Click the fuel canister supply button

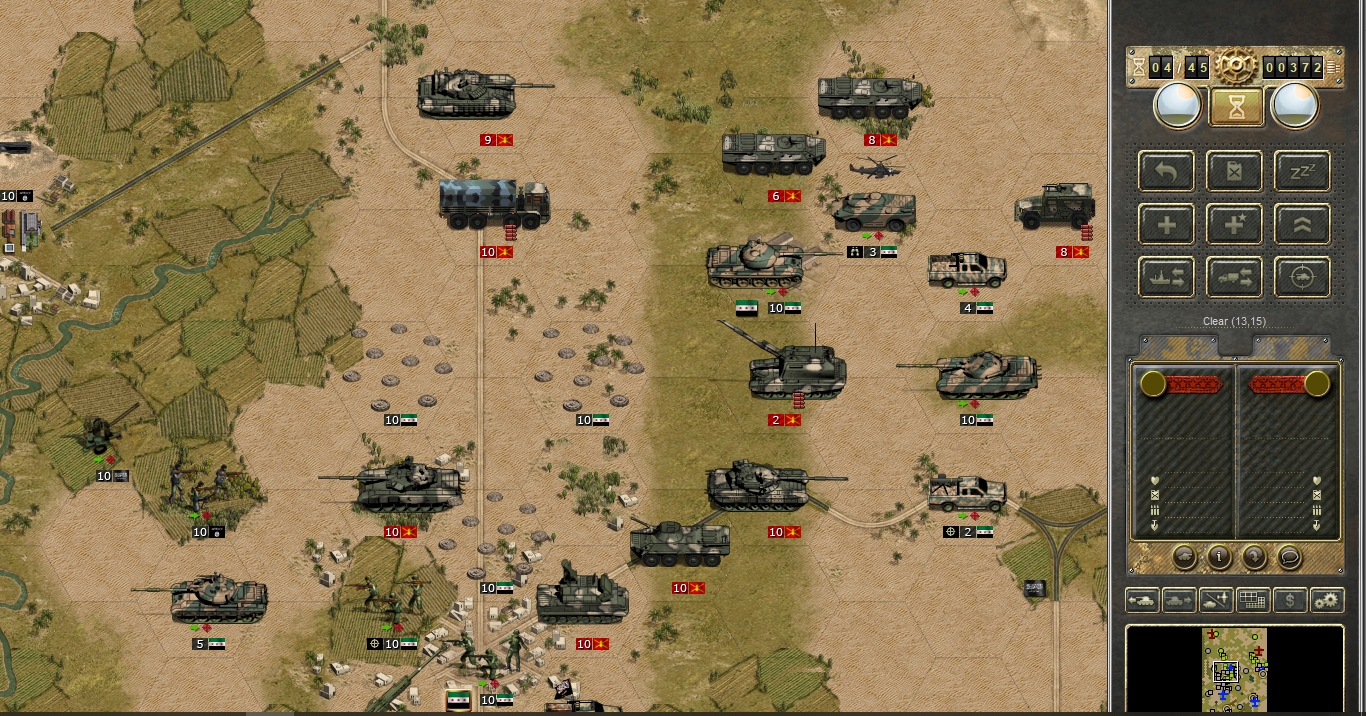tap(1235, 171)
